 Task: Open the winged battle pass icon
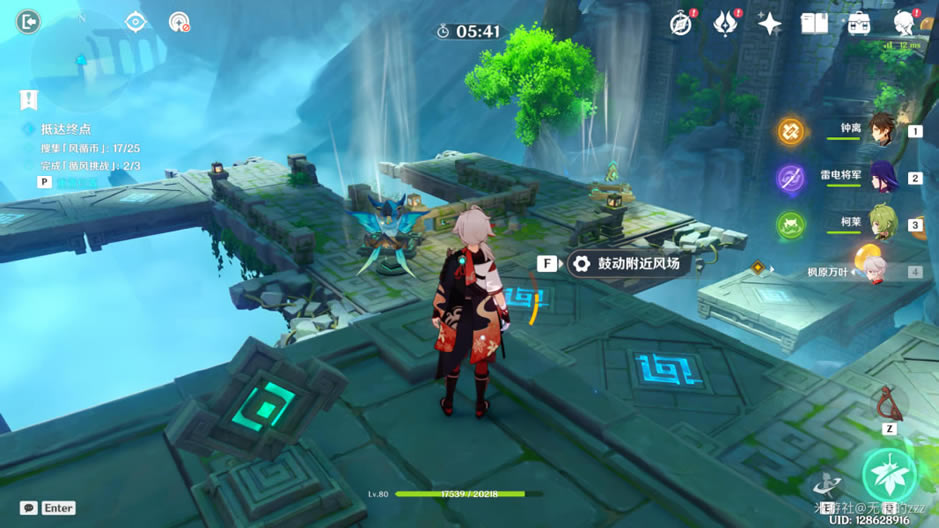(x=725, y=23)
